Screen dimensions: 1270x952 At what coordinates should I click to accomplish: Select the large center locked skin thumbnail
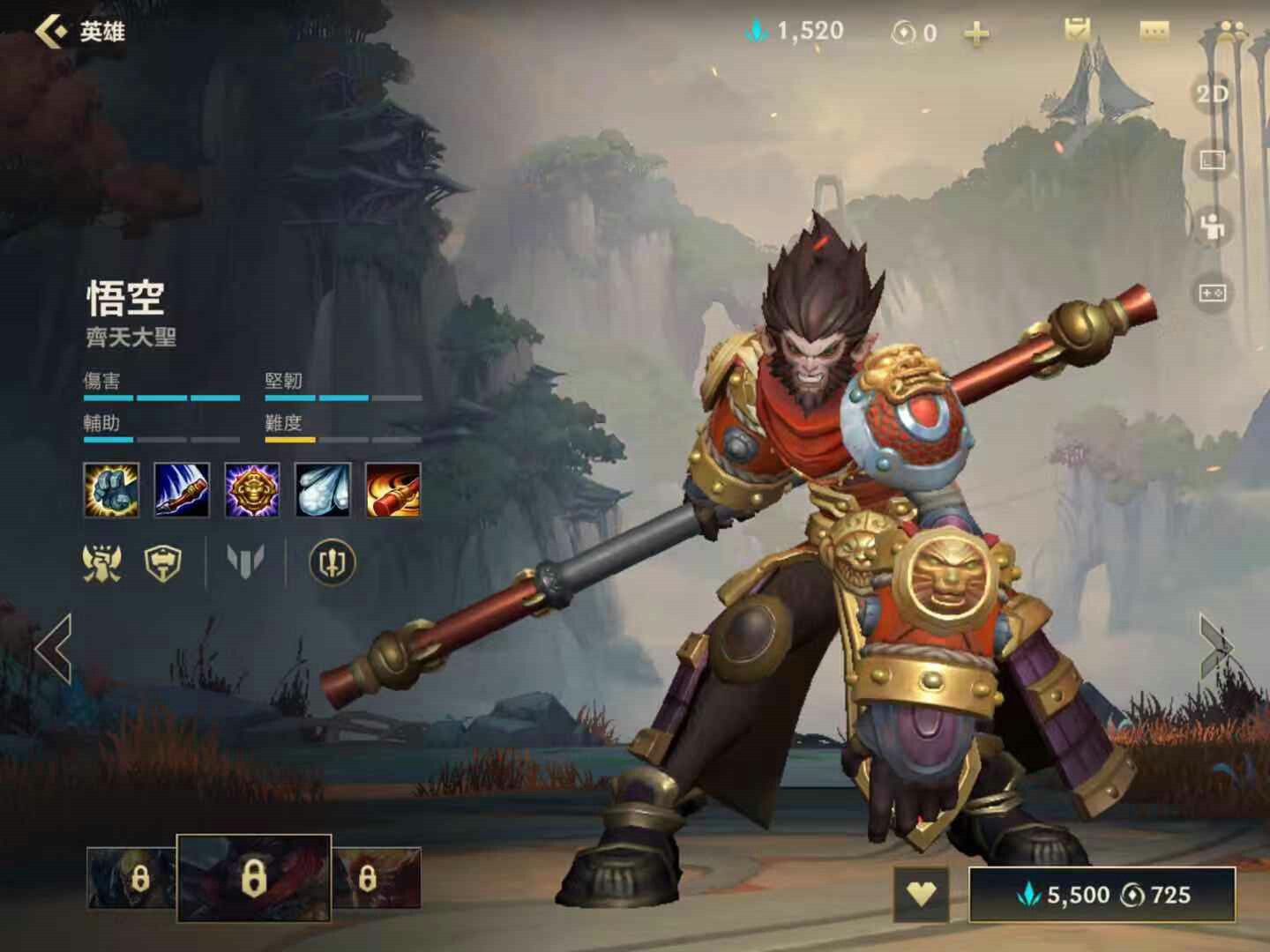pyautogui.click(x=254, y=877)
